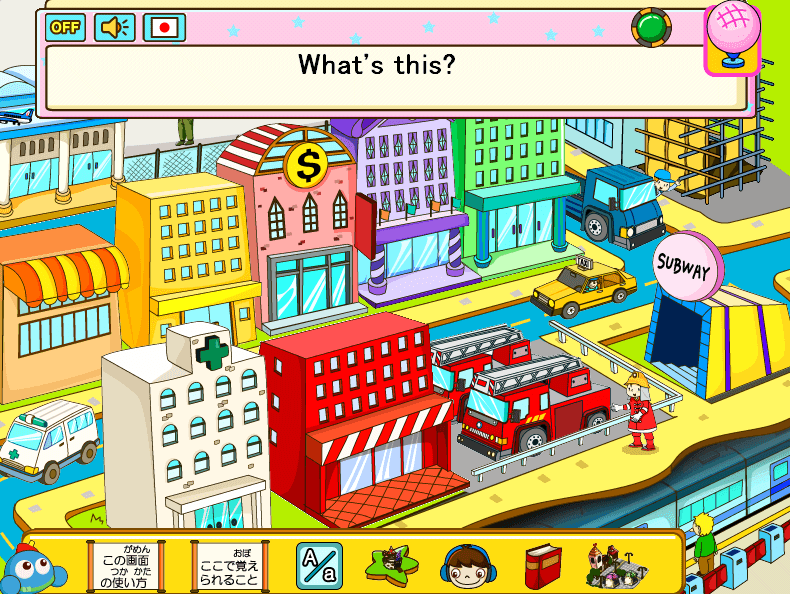The image size is (790, 594).
Task: Select the blue Aa letter-case button
Action: click(x=319, y=566)
